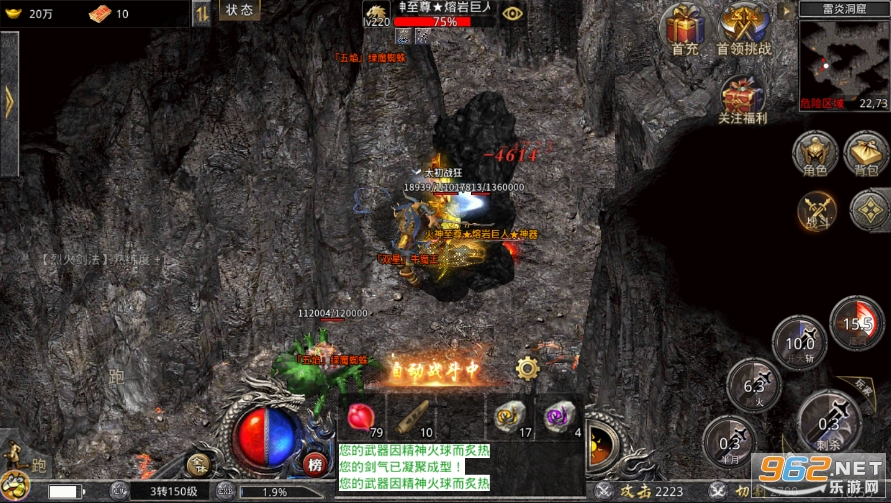The image size is (891, 503).
Task: Open the gear settings beside auto-battle text
Action: coord(527,368)
